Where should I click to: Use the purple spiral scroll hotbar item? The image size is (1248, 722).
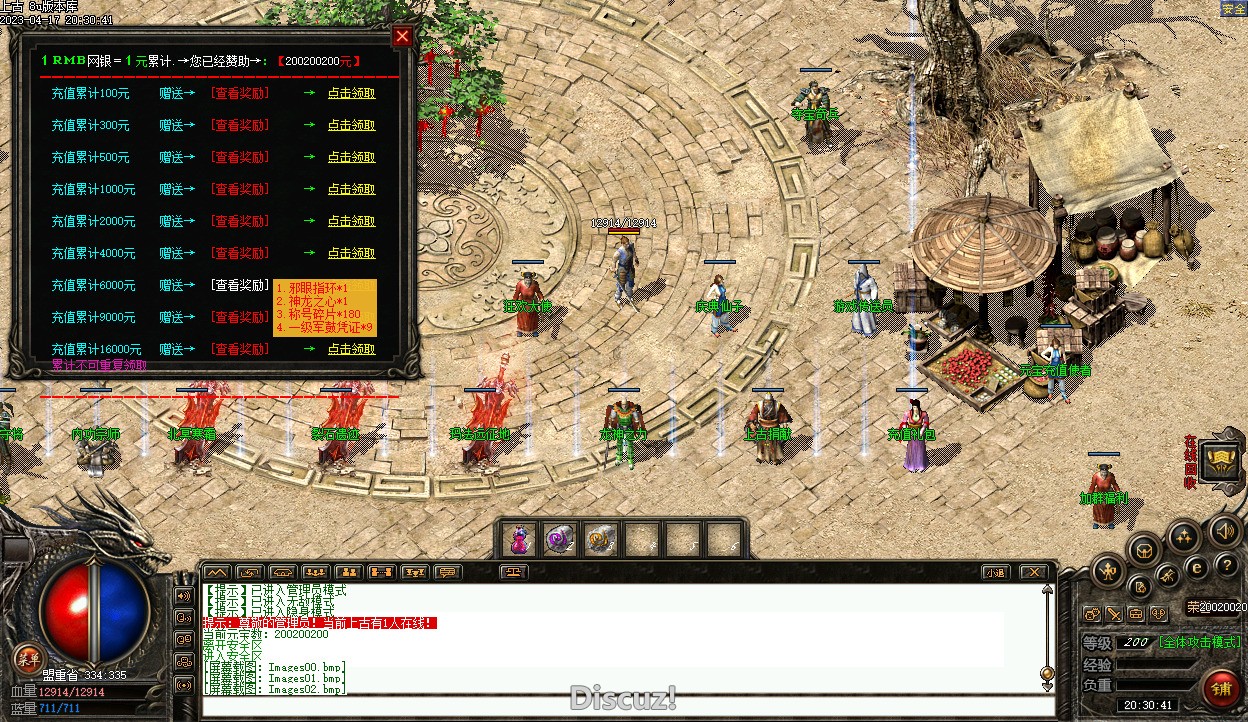[x=559, y=540]
